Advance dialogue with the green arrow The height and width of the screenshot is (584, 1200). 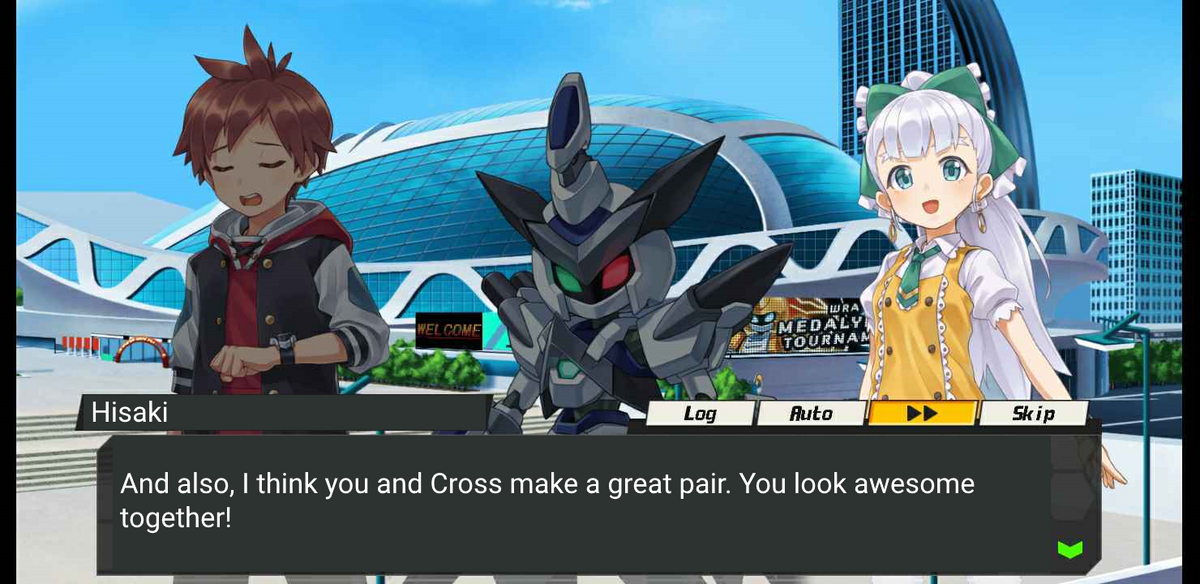coord(1070,548)
